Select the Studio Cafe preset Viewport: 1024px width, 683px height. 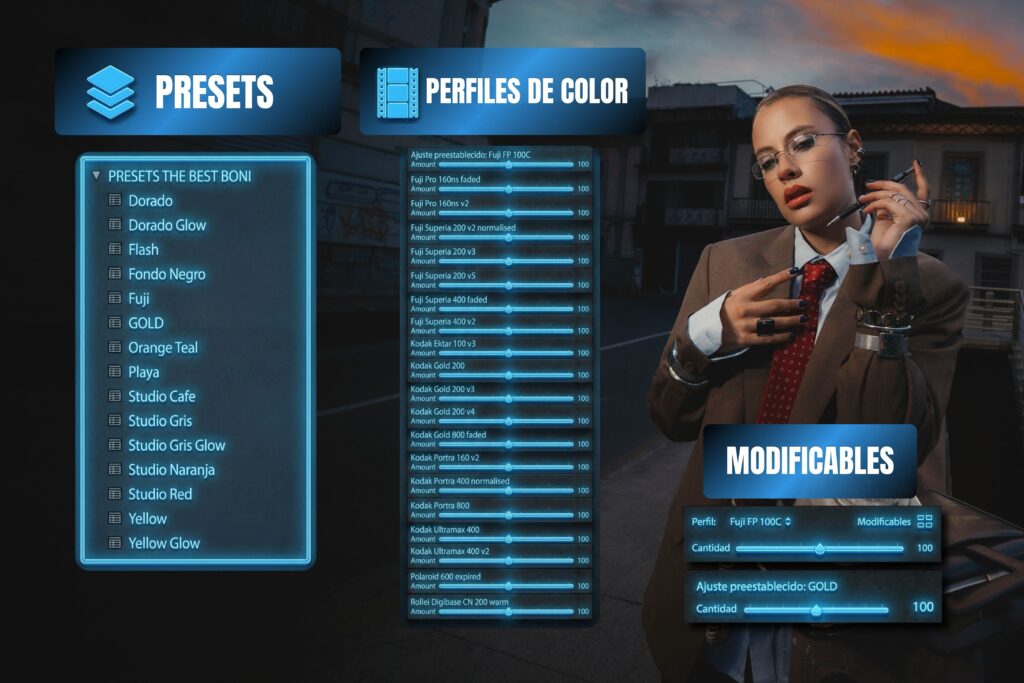coord(160,396)
